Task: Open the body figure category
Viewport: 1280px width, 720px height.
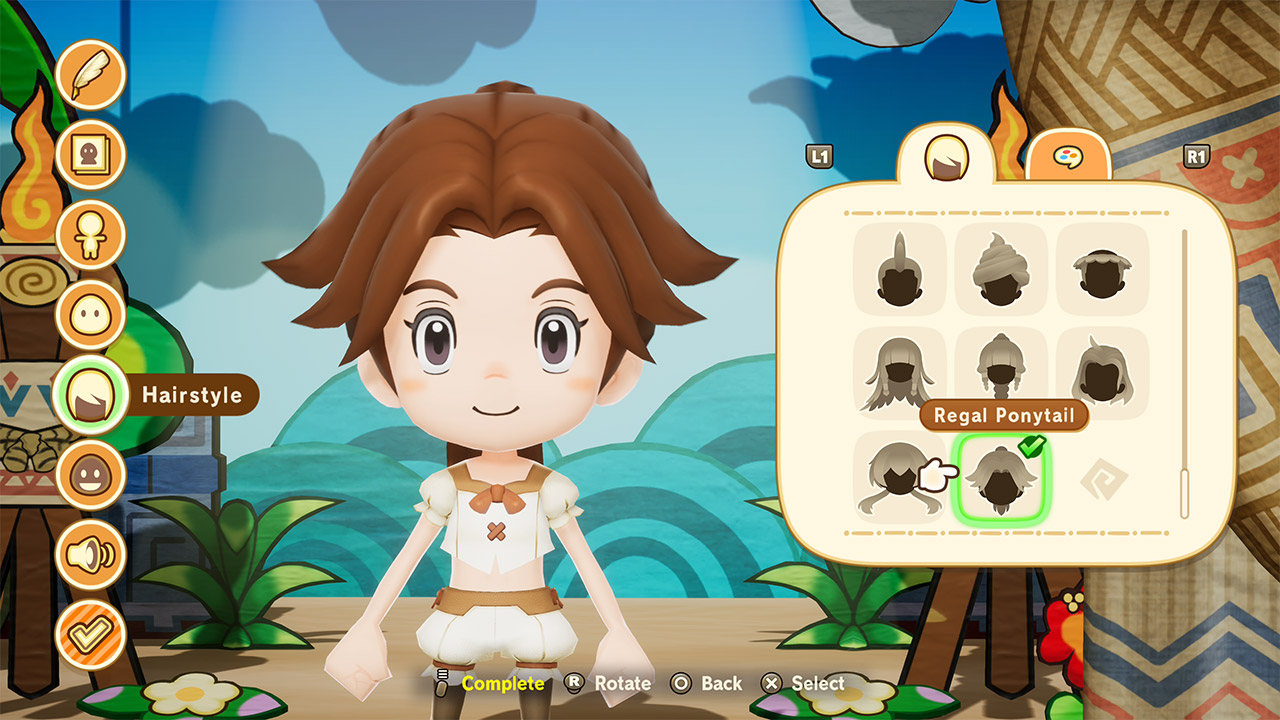Action: [x=90, y=235]
